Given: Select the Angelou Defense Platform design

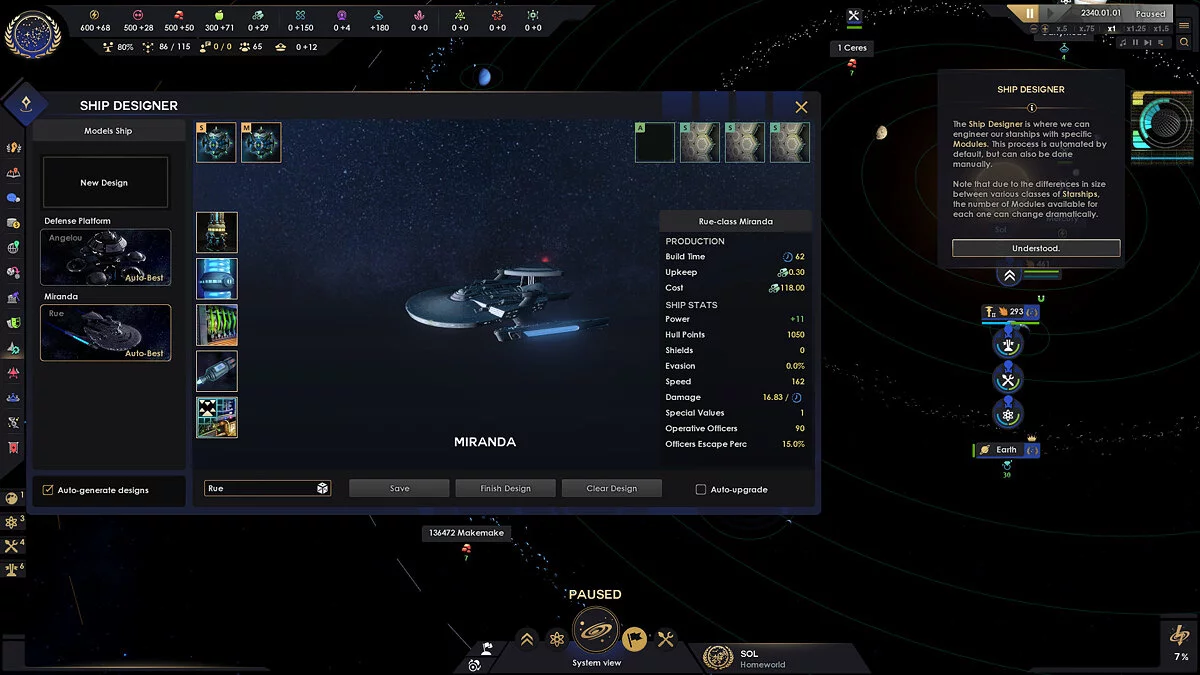Looking at the screenshot, I should [x=105, y=257].
